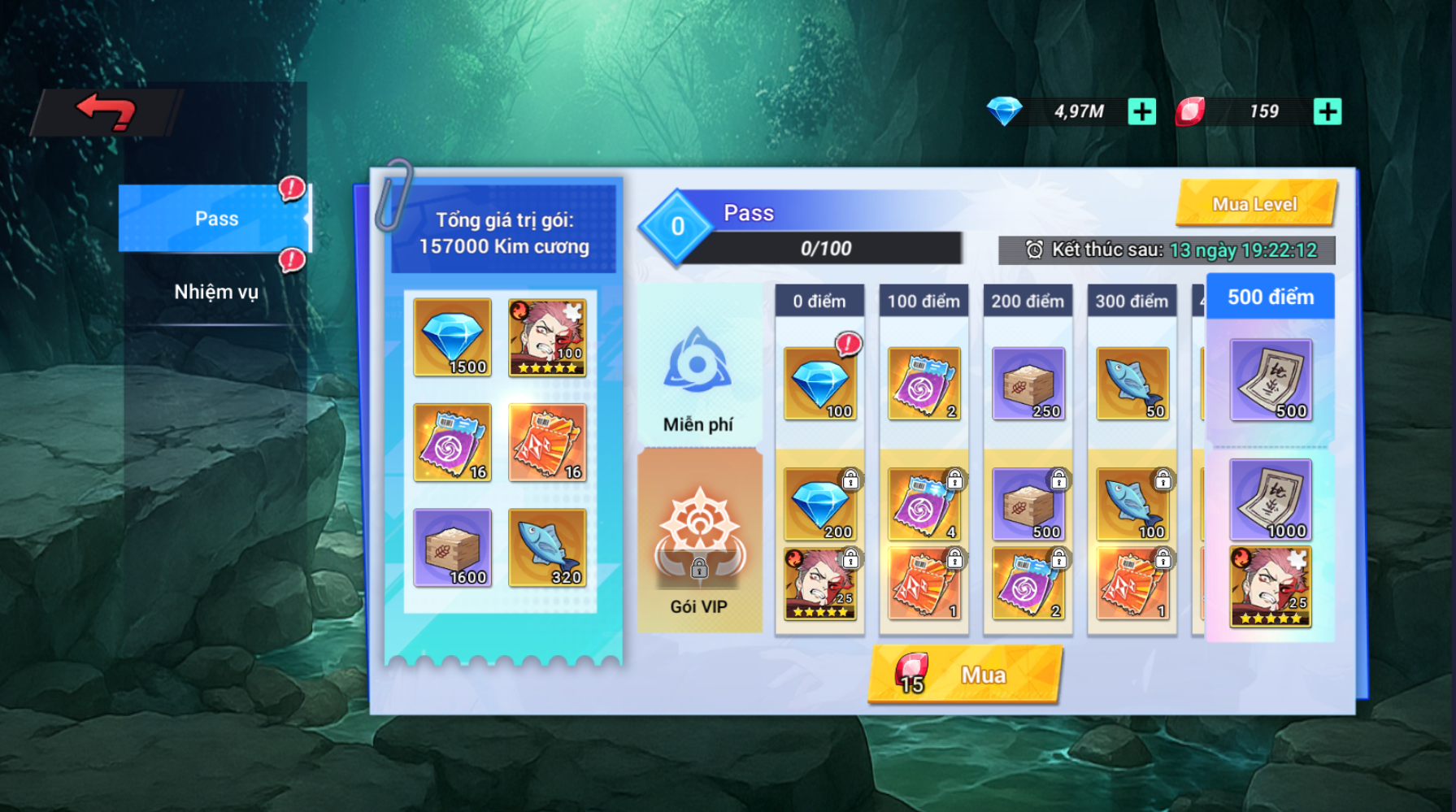Click the Mua Level button
The height and width of the screenshot is (812, 1456).
1254,204
